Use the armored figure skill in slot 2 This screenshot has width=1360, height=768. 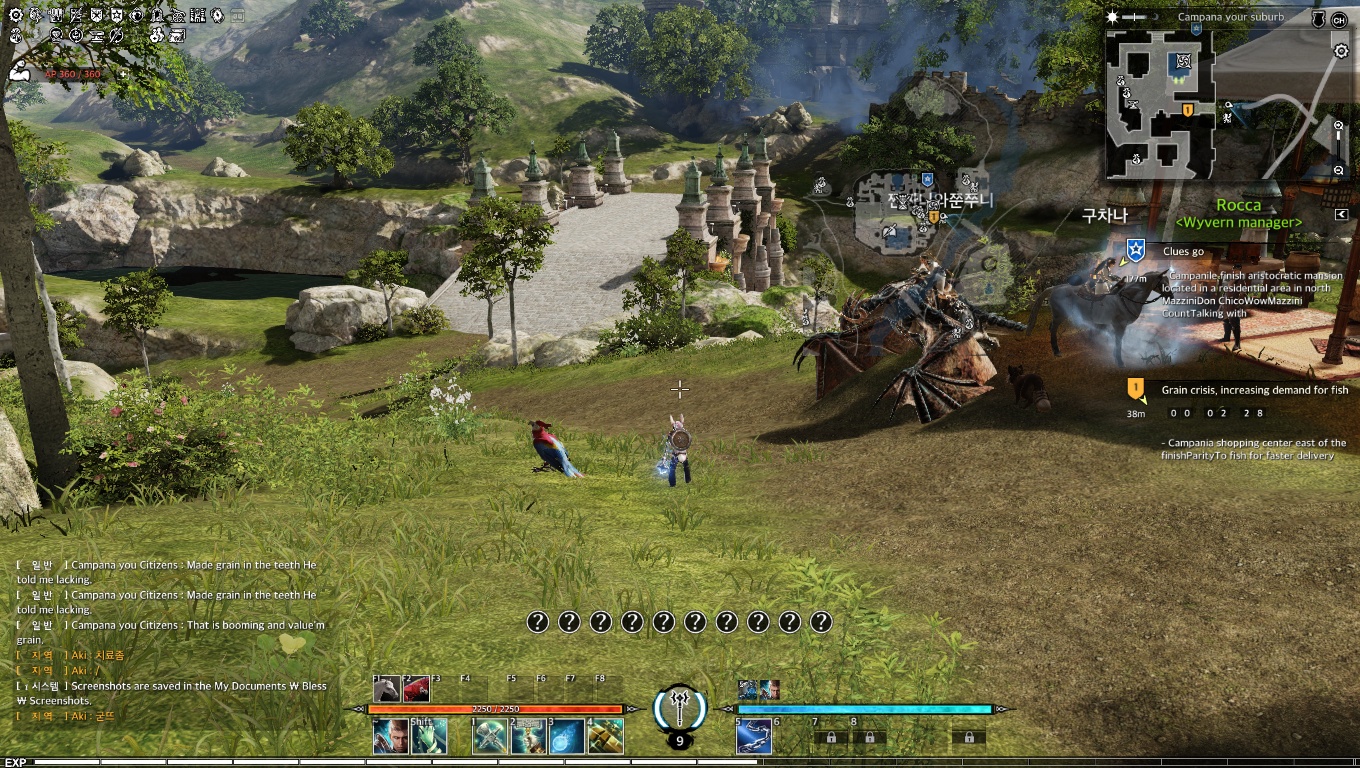(528, 737)
